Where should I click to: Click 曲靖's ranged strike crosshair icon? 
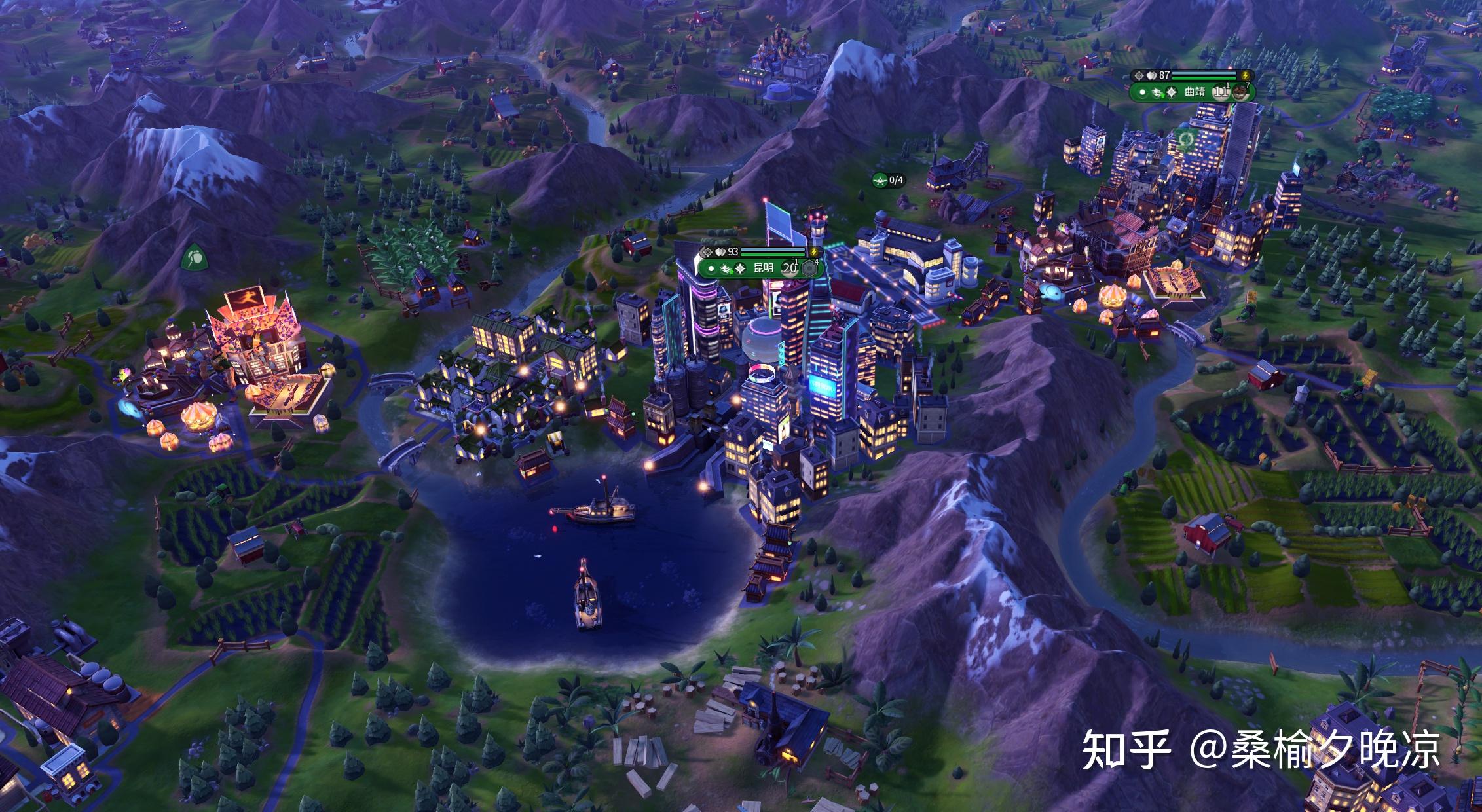point(1139,76)
